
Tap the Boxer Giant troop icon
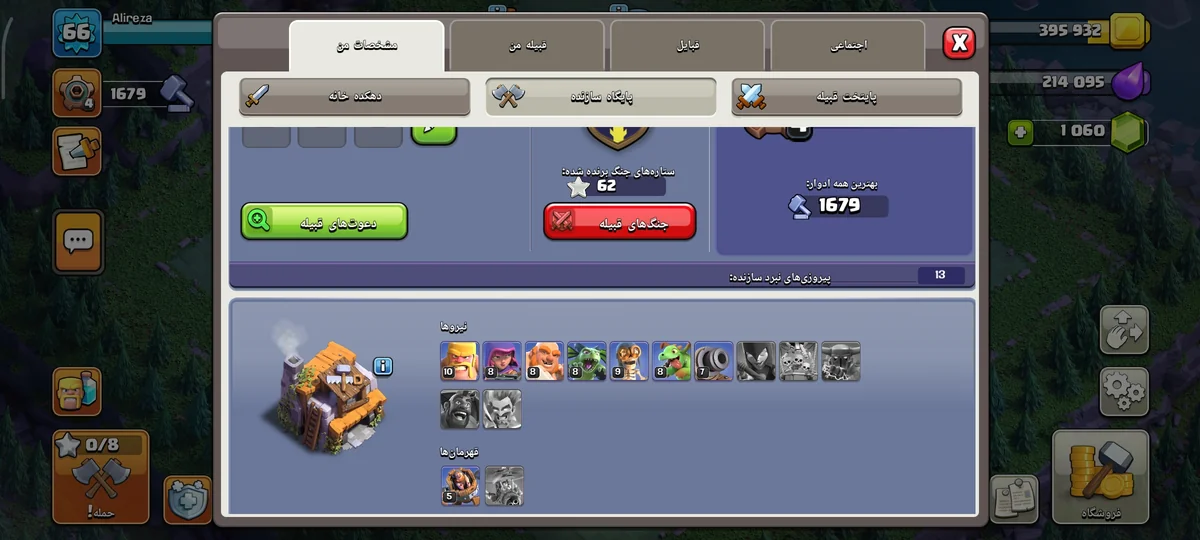pyautogui.click(x=544, y=361)
